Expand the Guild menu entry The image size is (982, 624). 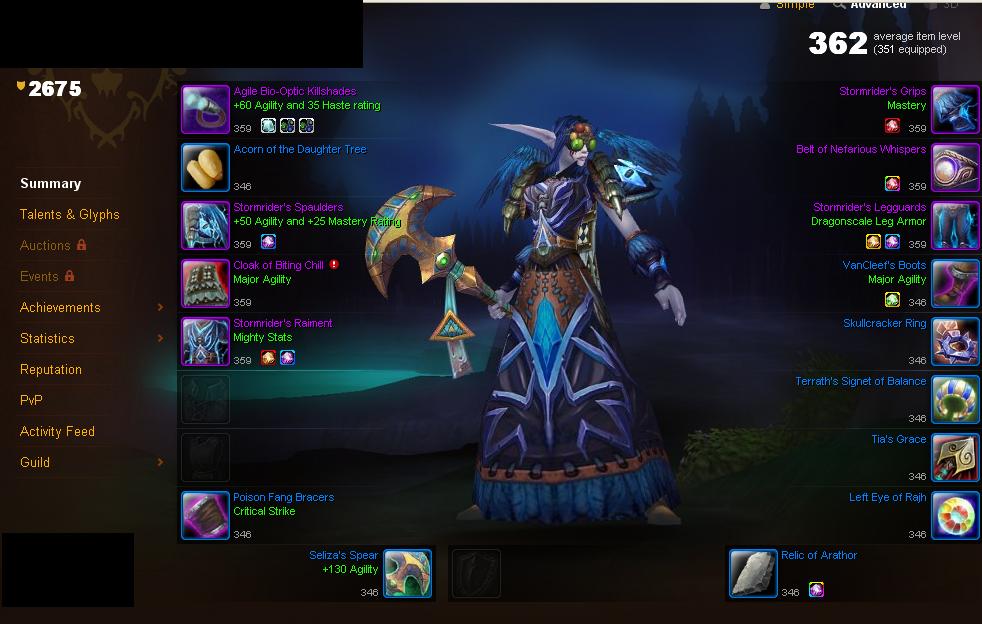(x=35, y=462)
